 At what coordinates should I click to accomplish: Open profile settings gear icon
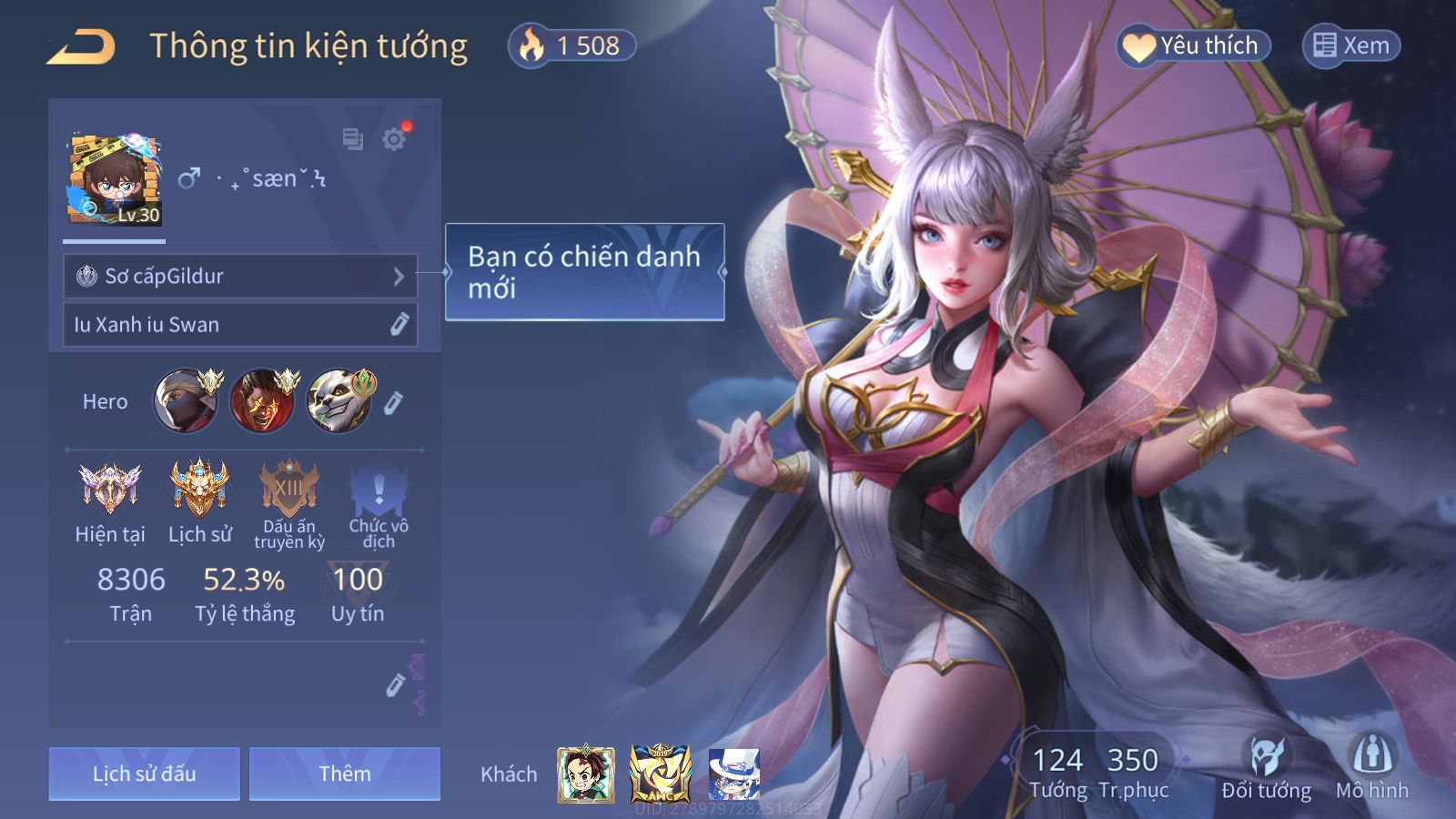pos(394,139)
